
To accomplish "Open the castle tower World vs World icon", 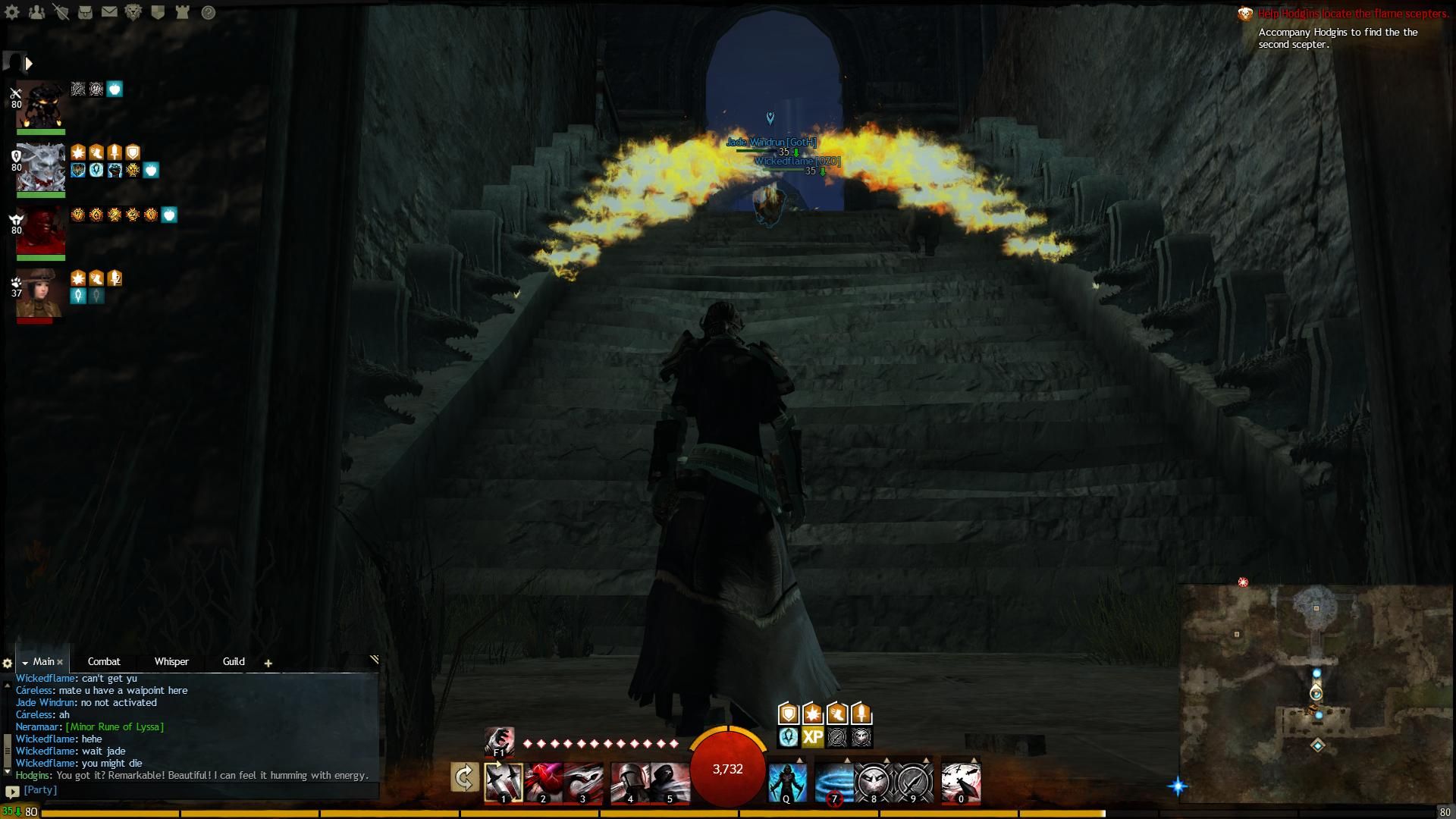I will (182, 12).
